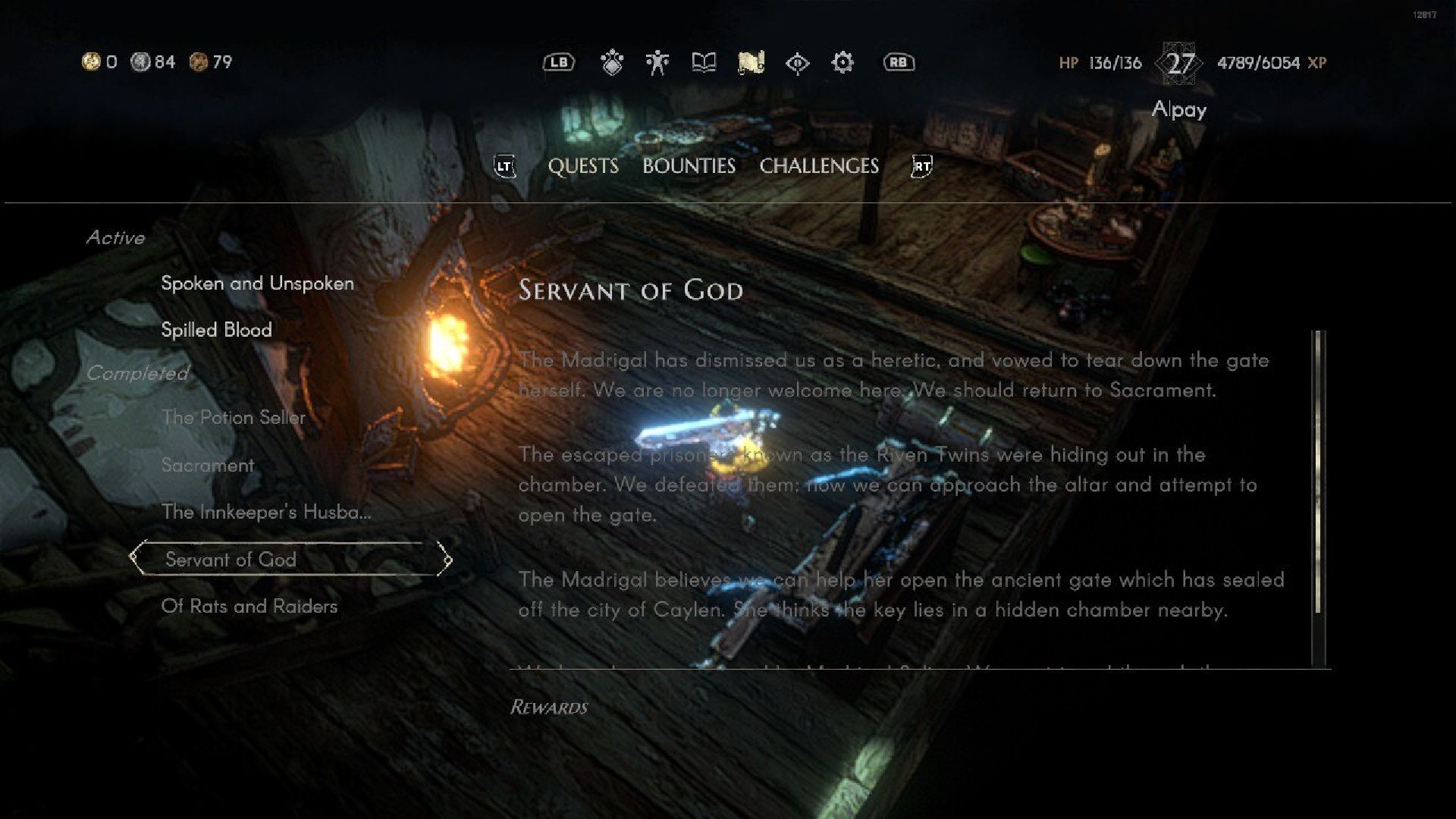The image size is (1456, 819).
Task: Open the potion flask inventory tab
Action: pyautogui.click(x=612, y=63)
